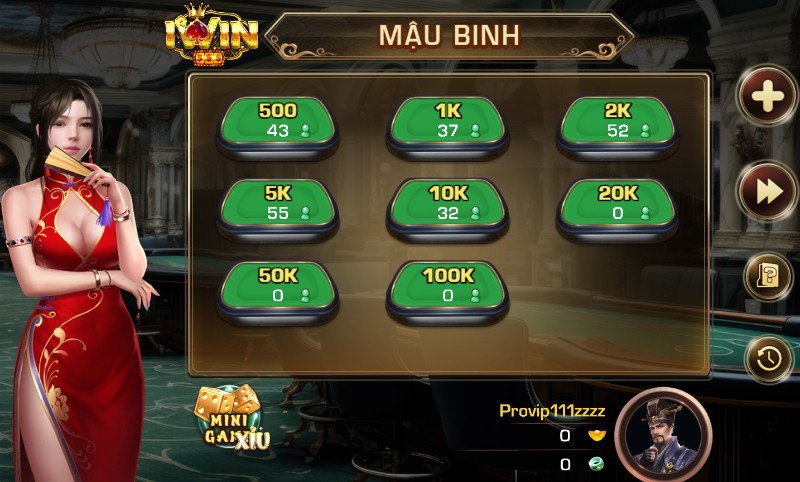The height and width of the screenshot is (482, 800).
Task: Enter the 5K bet table
Action: coord(277,204)
